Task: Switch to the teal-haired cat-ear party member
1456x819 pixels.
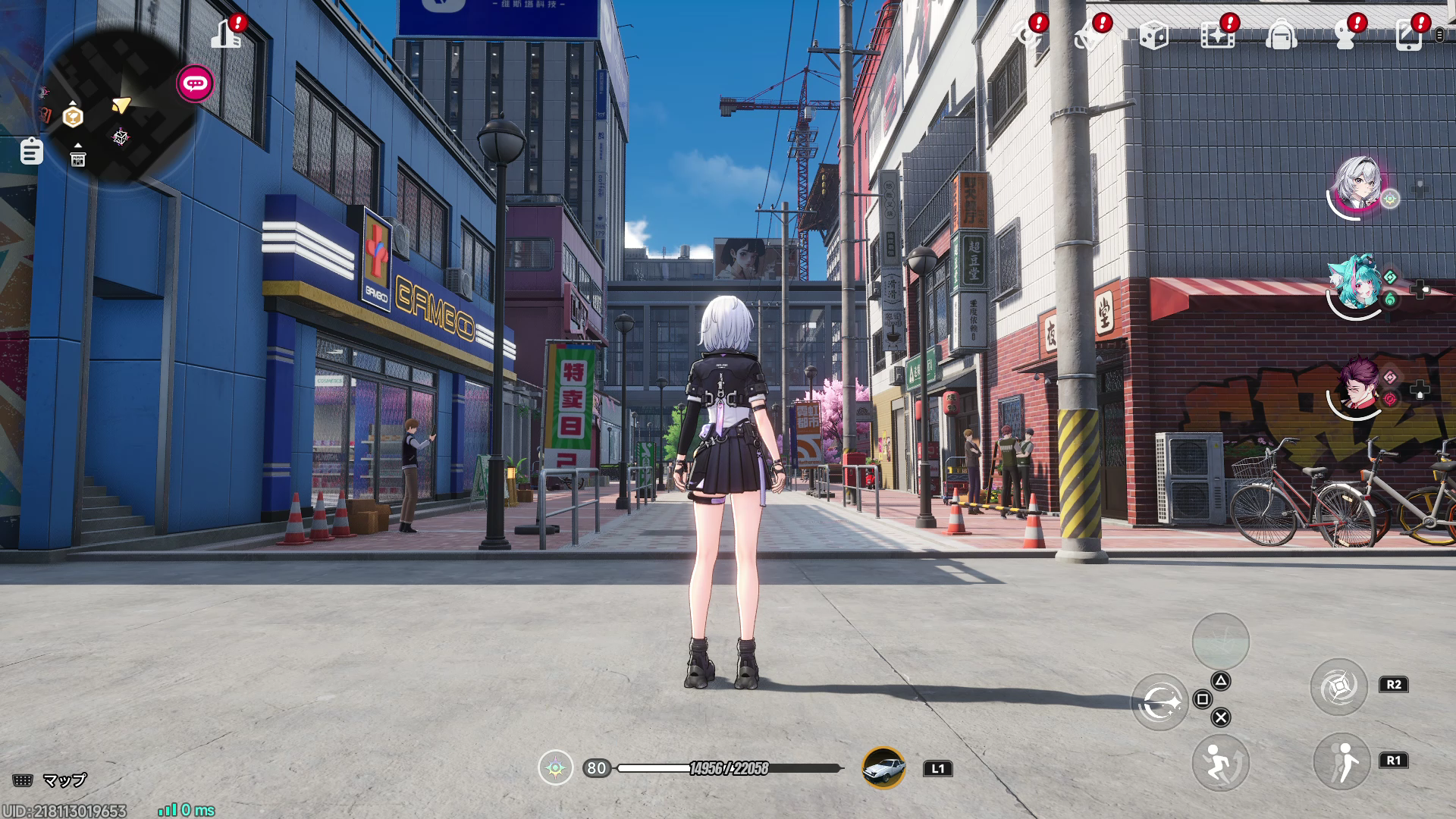Action: point(1356,284)
